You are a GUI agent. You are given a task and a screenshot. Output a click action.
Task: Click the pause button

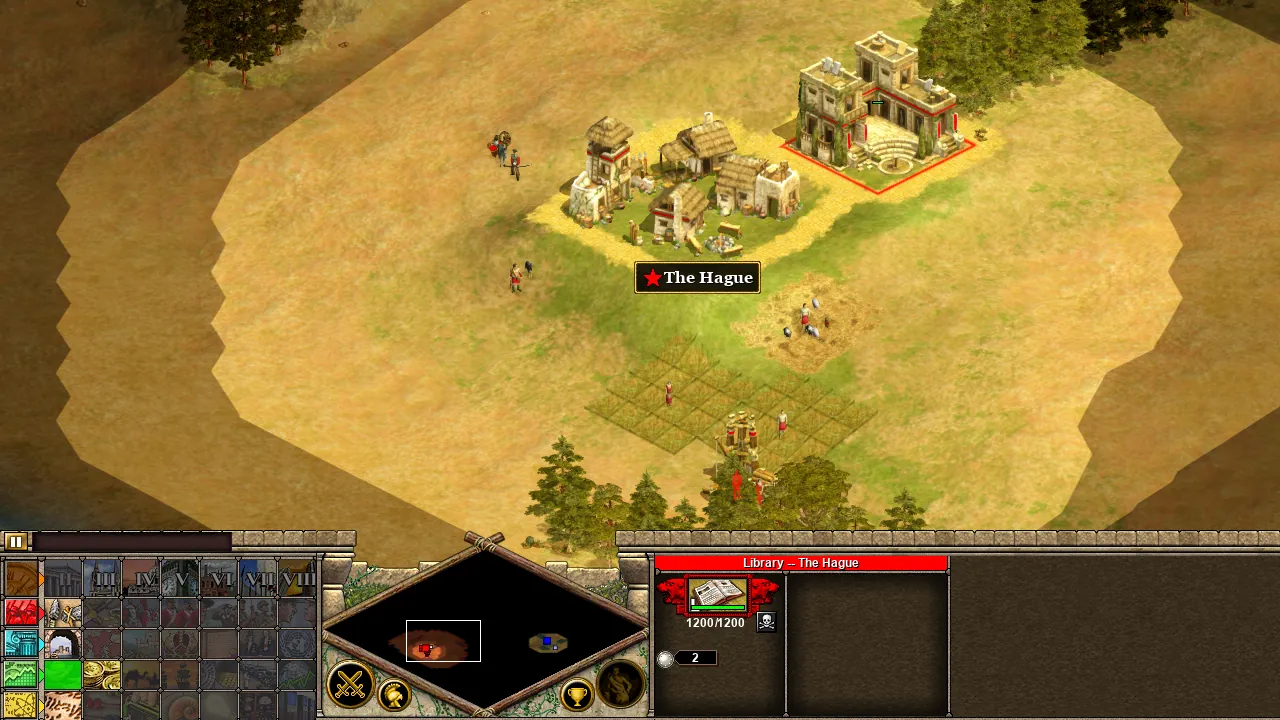15,542
